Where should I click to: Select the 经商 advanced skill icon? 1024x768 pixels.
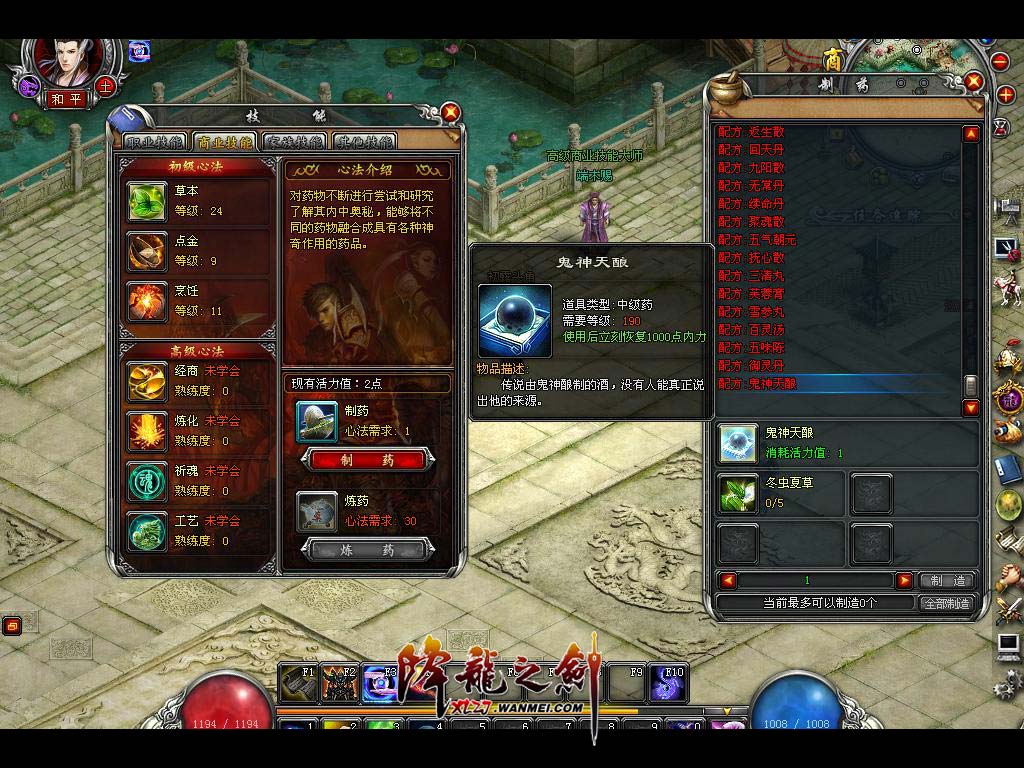click(x=147, y=381)
